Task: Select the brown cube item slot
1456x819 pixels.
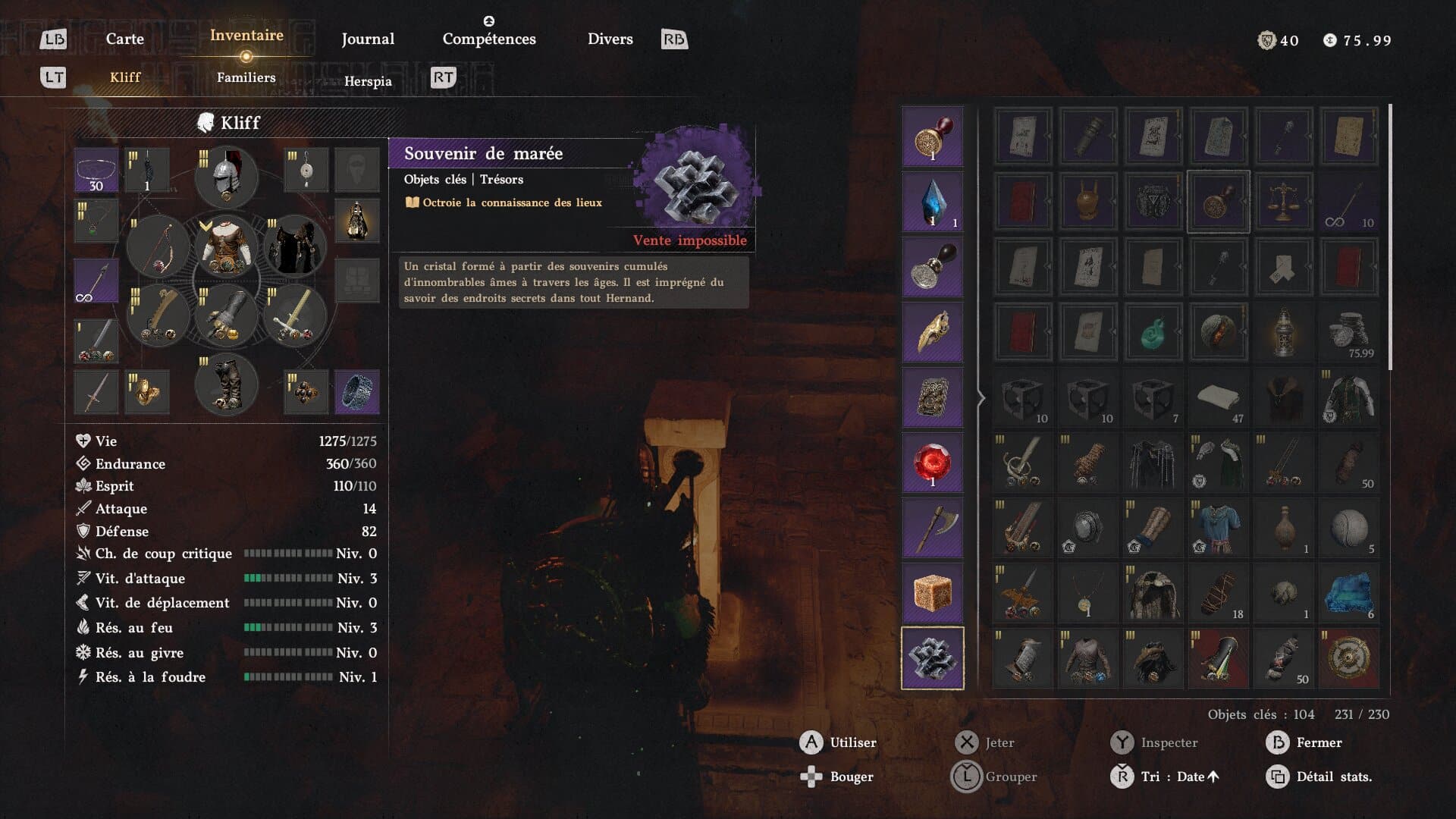Action: tap(932, 592)
